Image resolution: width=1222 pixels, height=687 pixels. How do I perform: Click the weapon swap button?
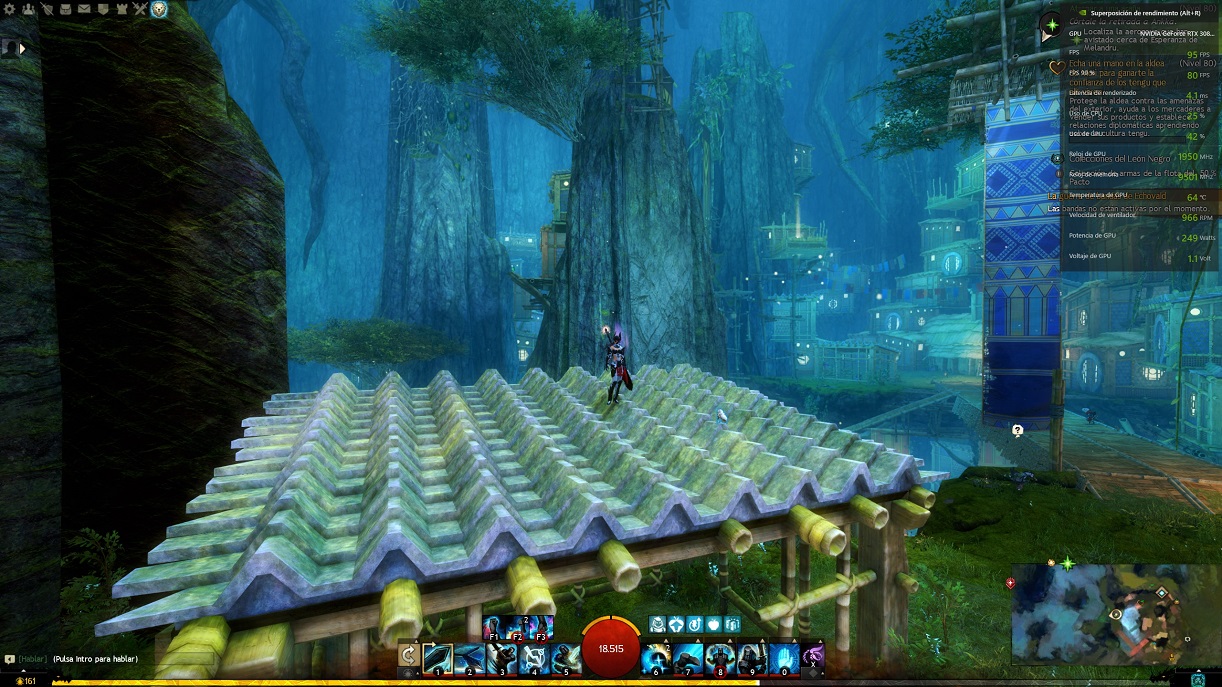[x=409, y=656]
